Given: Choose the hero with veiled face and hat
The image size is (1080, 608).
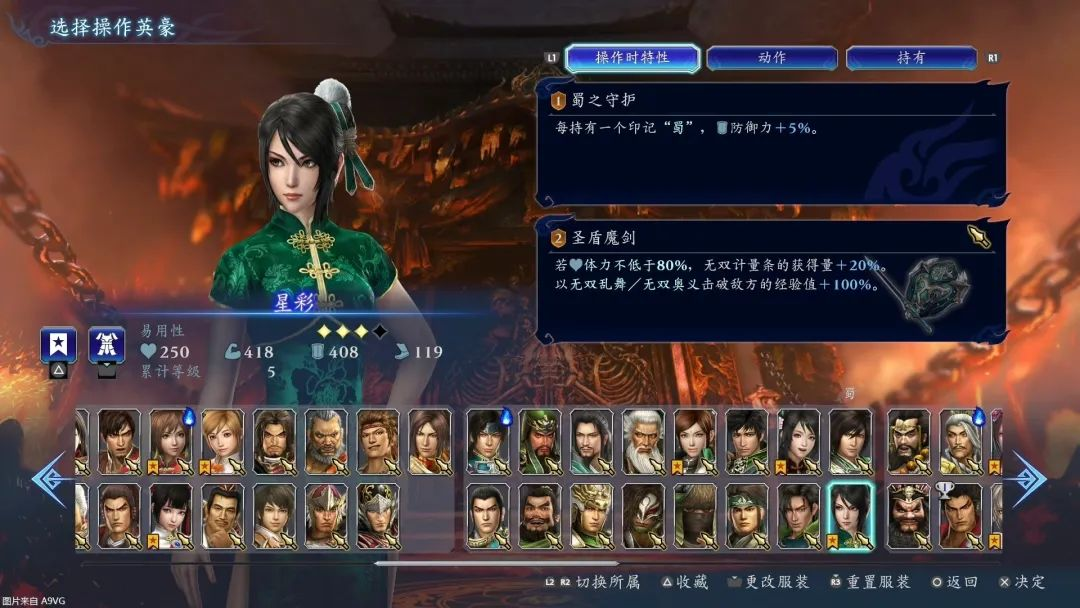Looking at the screenshot, I should pos(695,515).
